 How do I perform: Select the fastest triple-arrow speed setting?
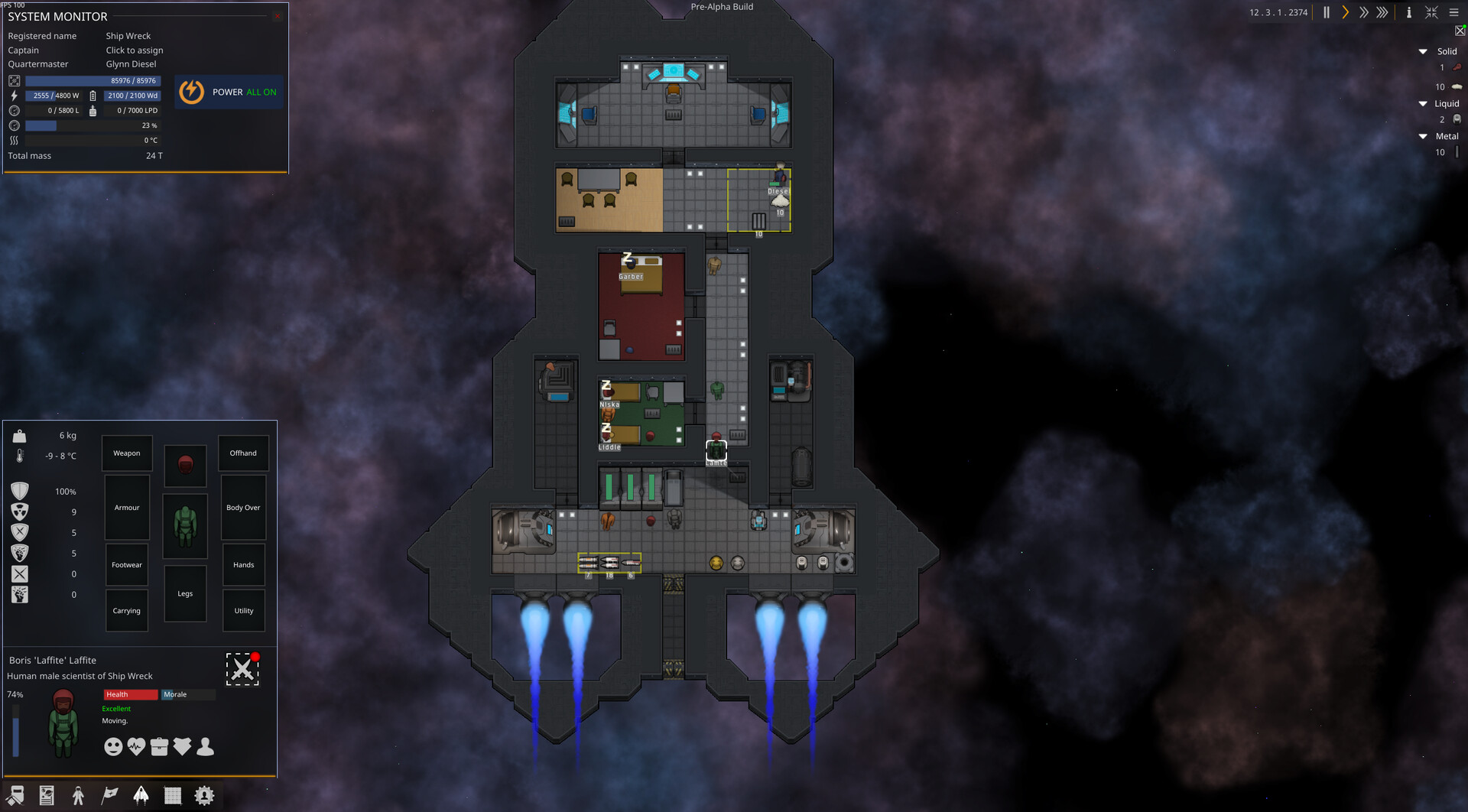(x=1382, y=12)
